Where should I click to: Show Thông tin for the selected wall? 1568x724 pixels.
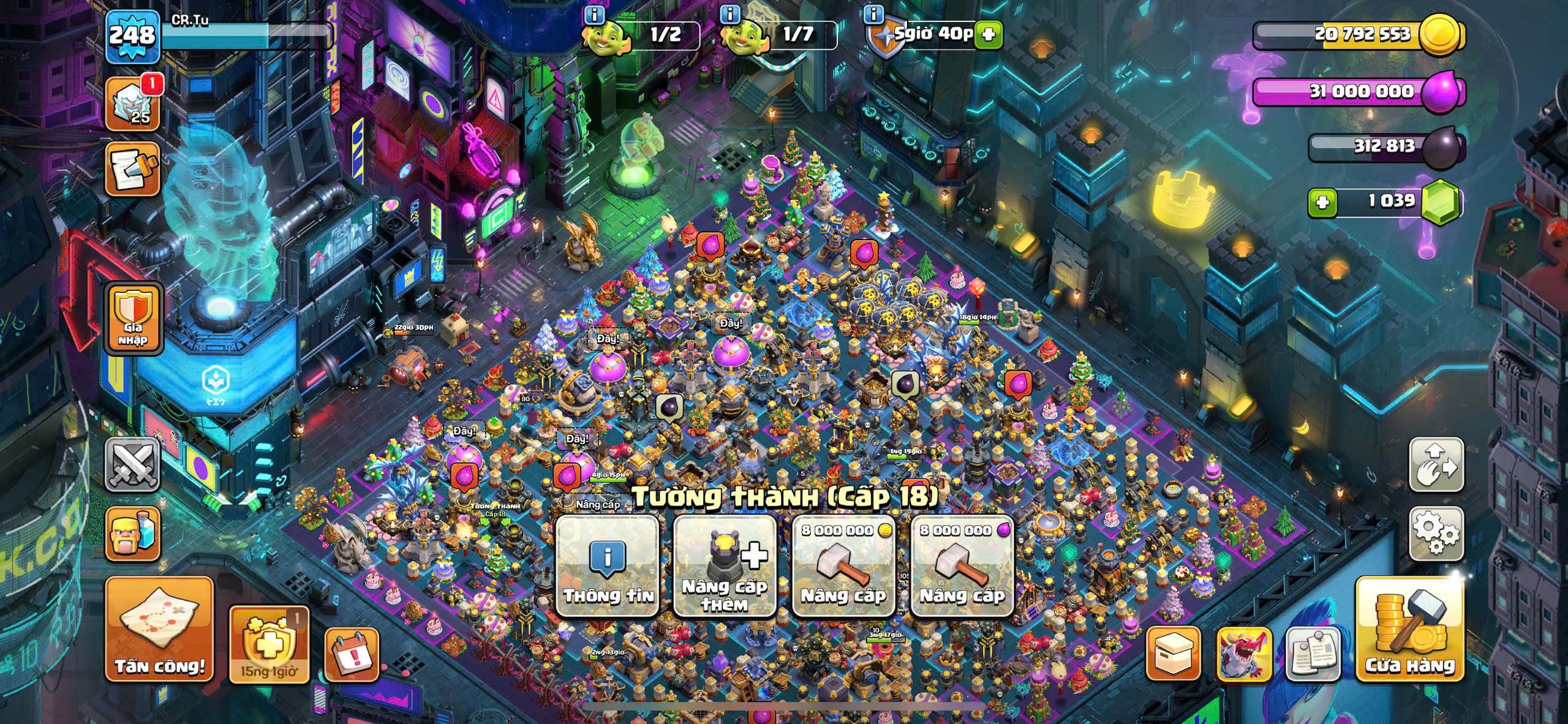607,566
